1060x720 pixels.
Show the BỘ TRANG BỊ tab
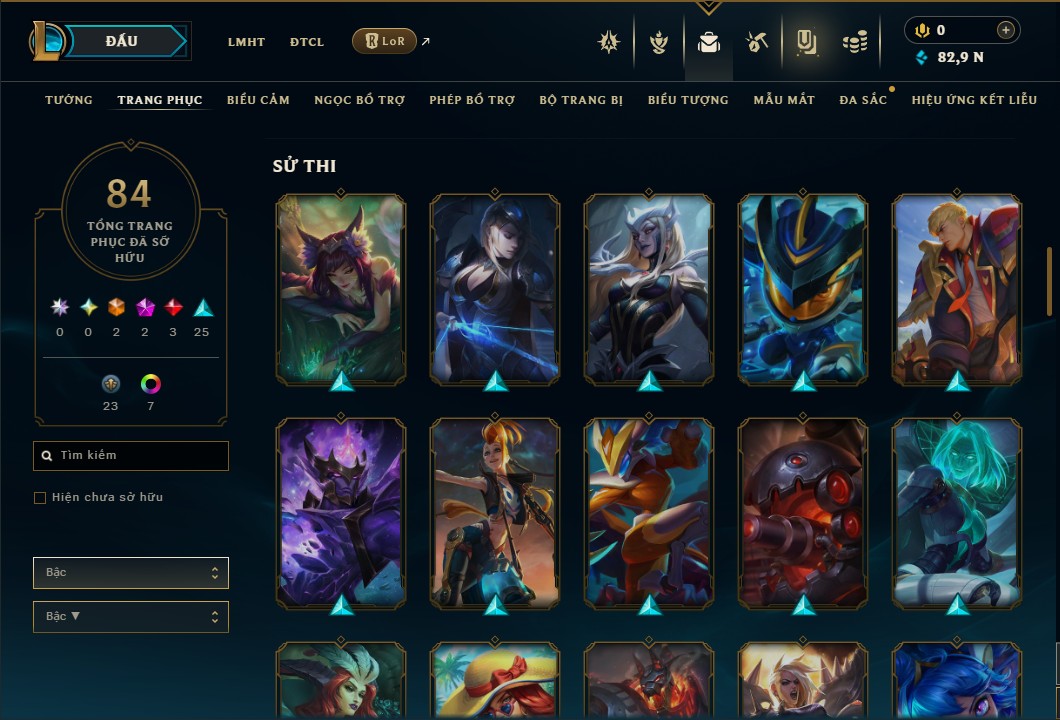click(x=581, y=100)
